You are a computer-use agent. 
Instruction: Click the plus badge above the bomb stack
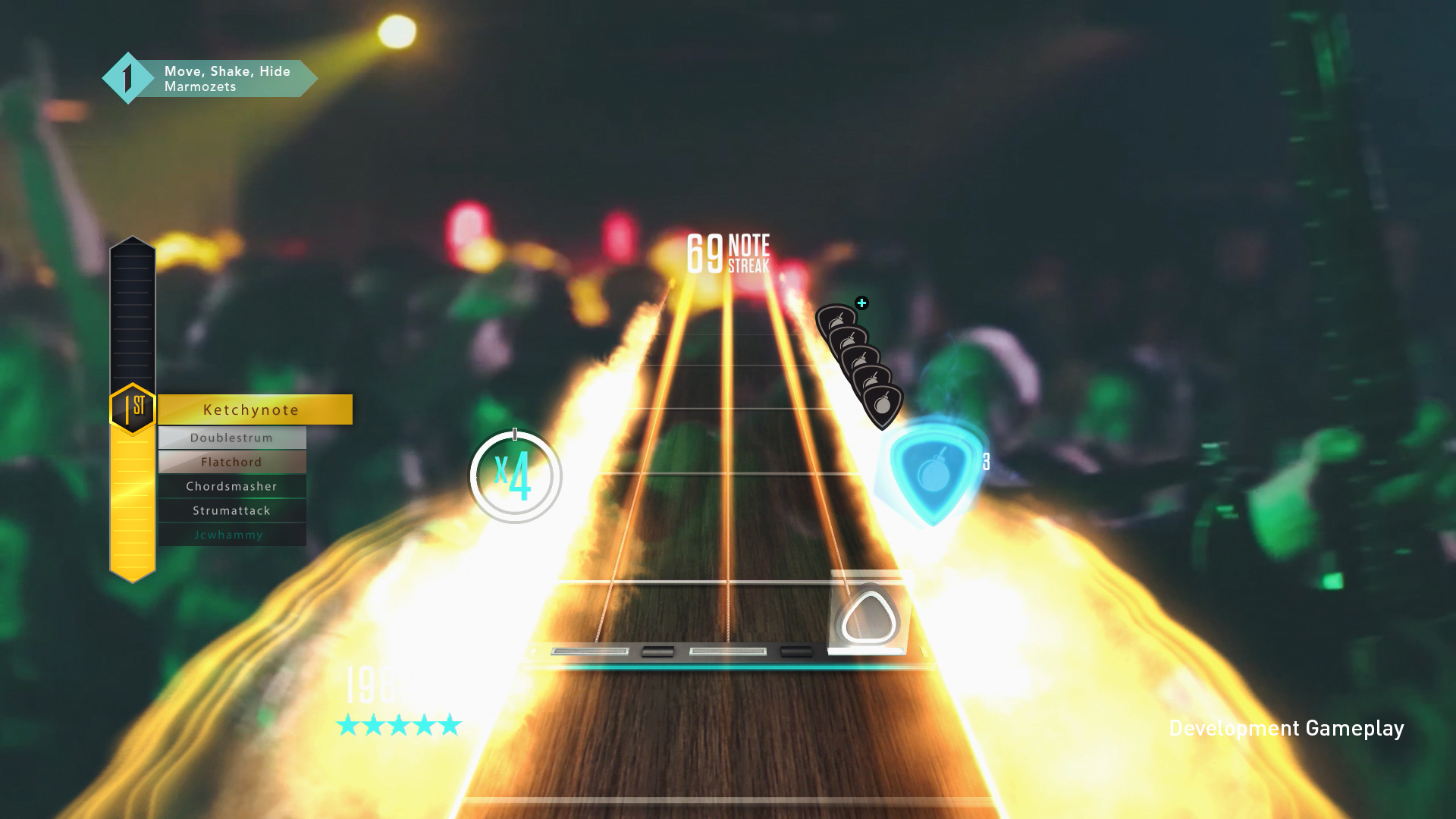pos(861,302)
